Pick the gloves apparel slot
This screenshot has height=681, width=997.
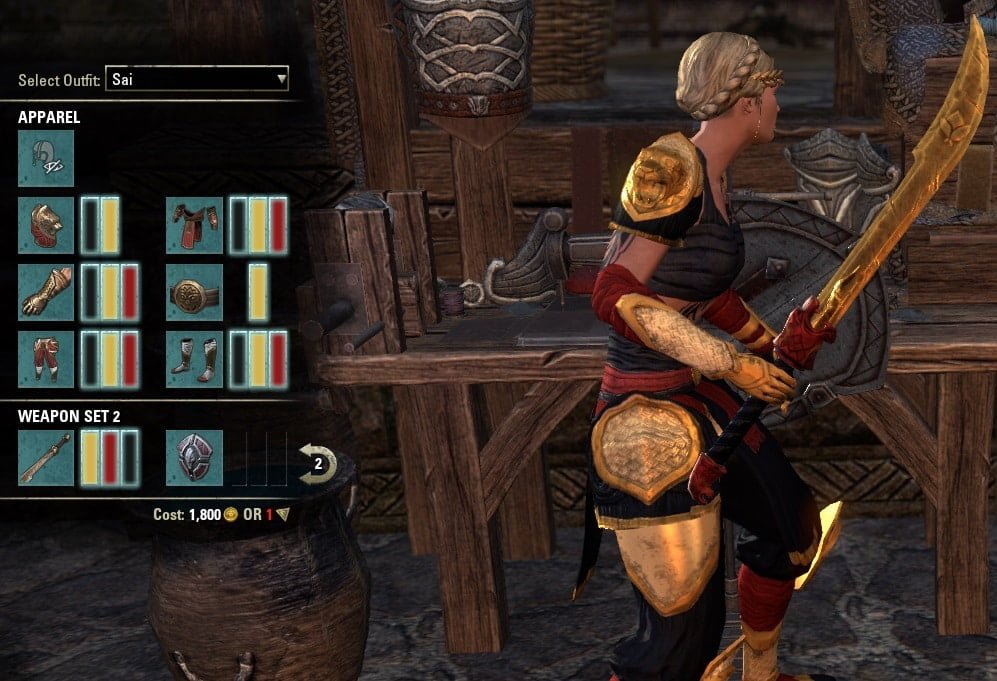(x=46, y=292)
